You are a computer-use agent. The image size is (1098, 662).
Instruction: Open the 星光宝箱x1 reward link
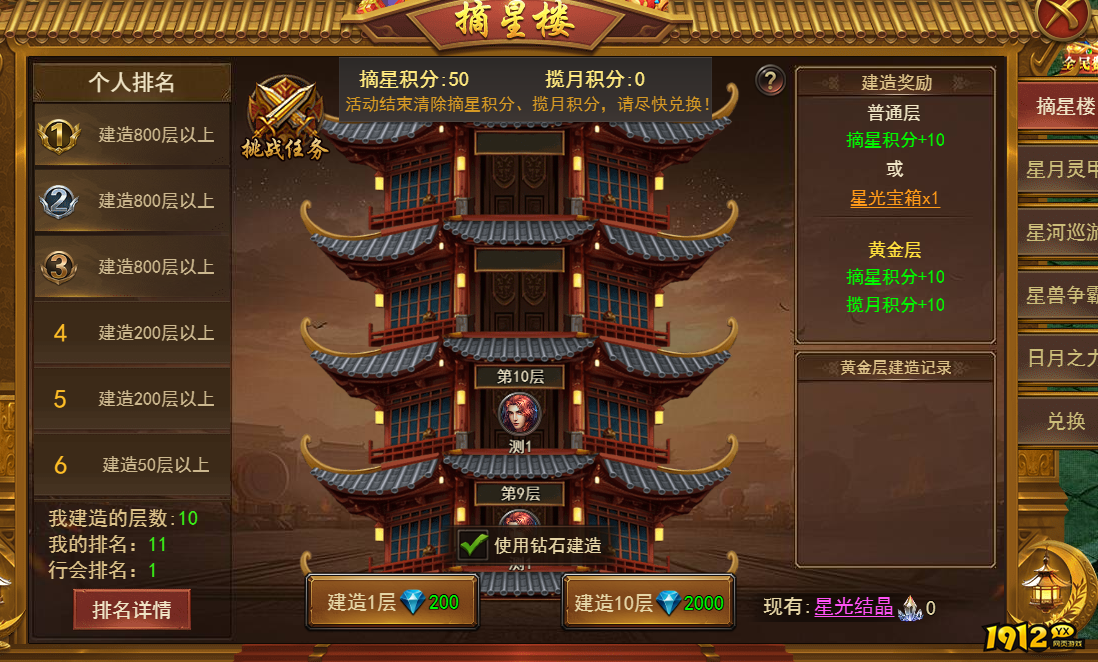click(895, 198)
